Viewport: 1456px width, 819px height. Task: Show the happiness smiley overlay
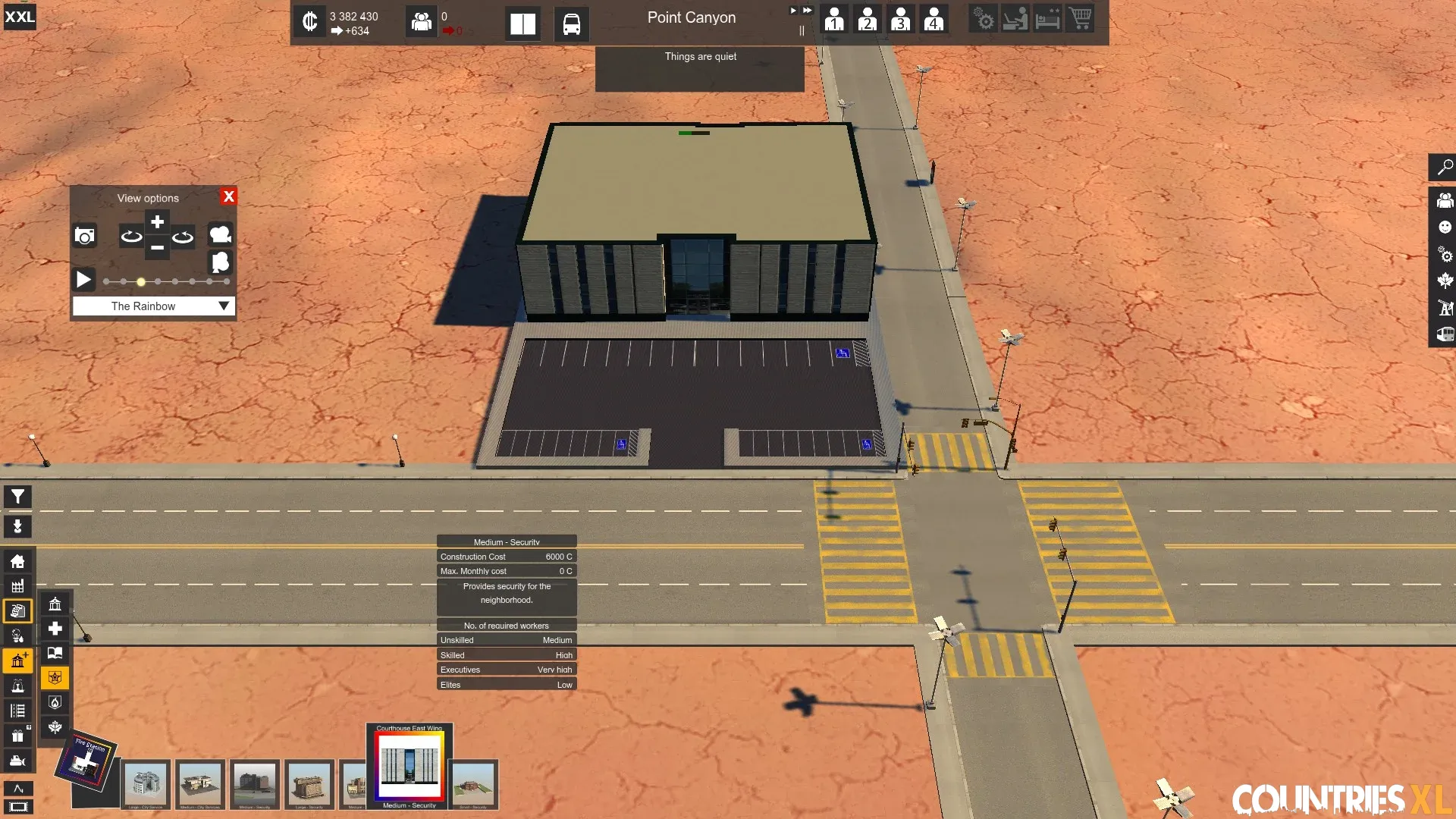(1445, 227)
